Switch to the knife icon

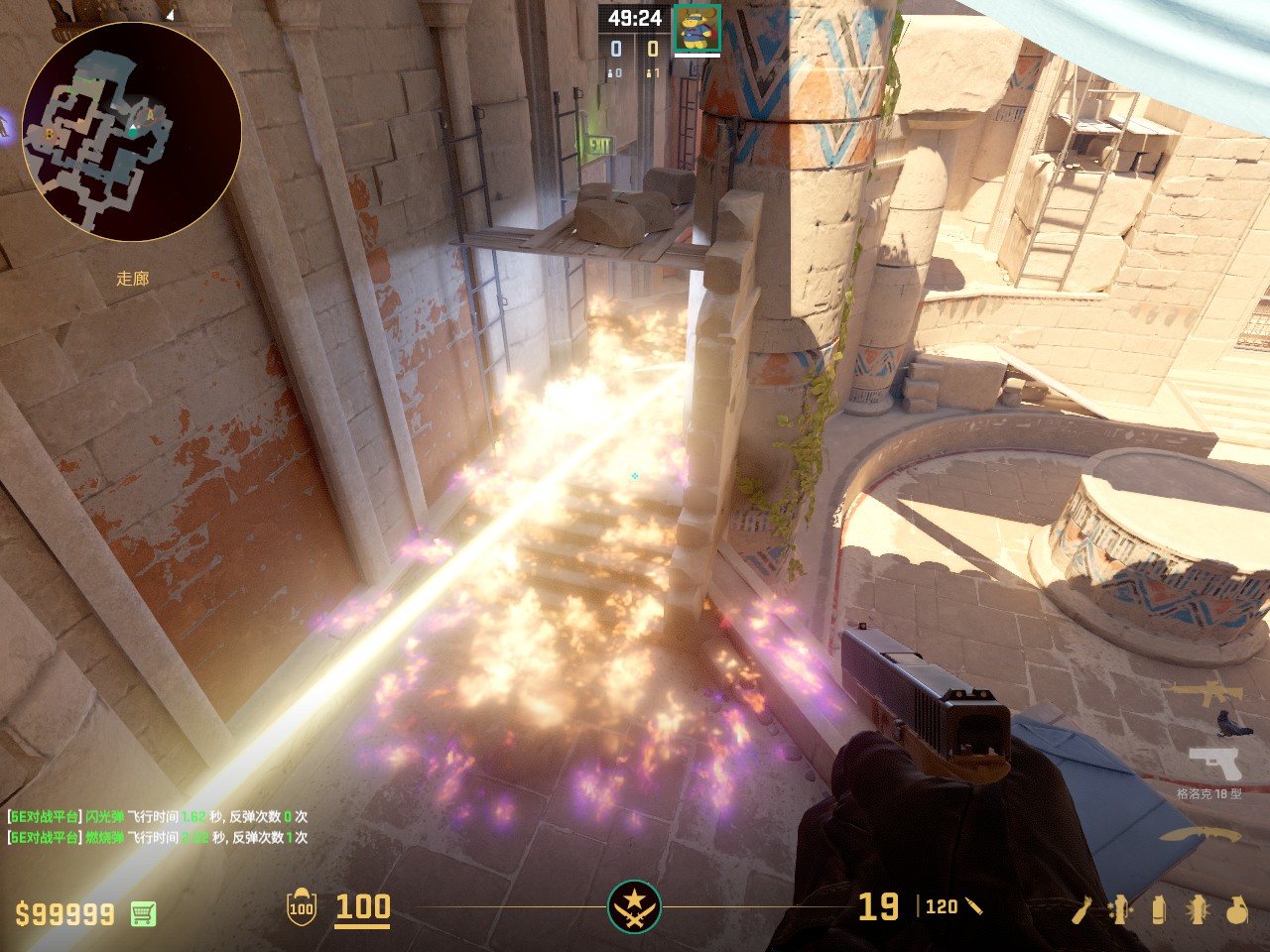point(1201,834)
